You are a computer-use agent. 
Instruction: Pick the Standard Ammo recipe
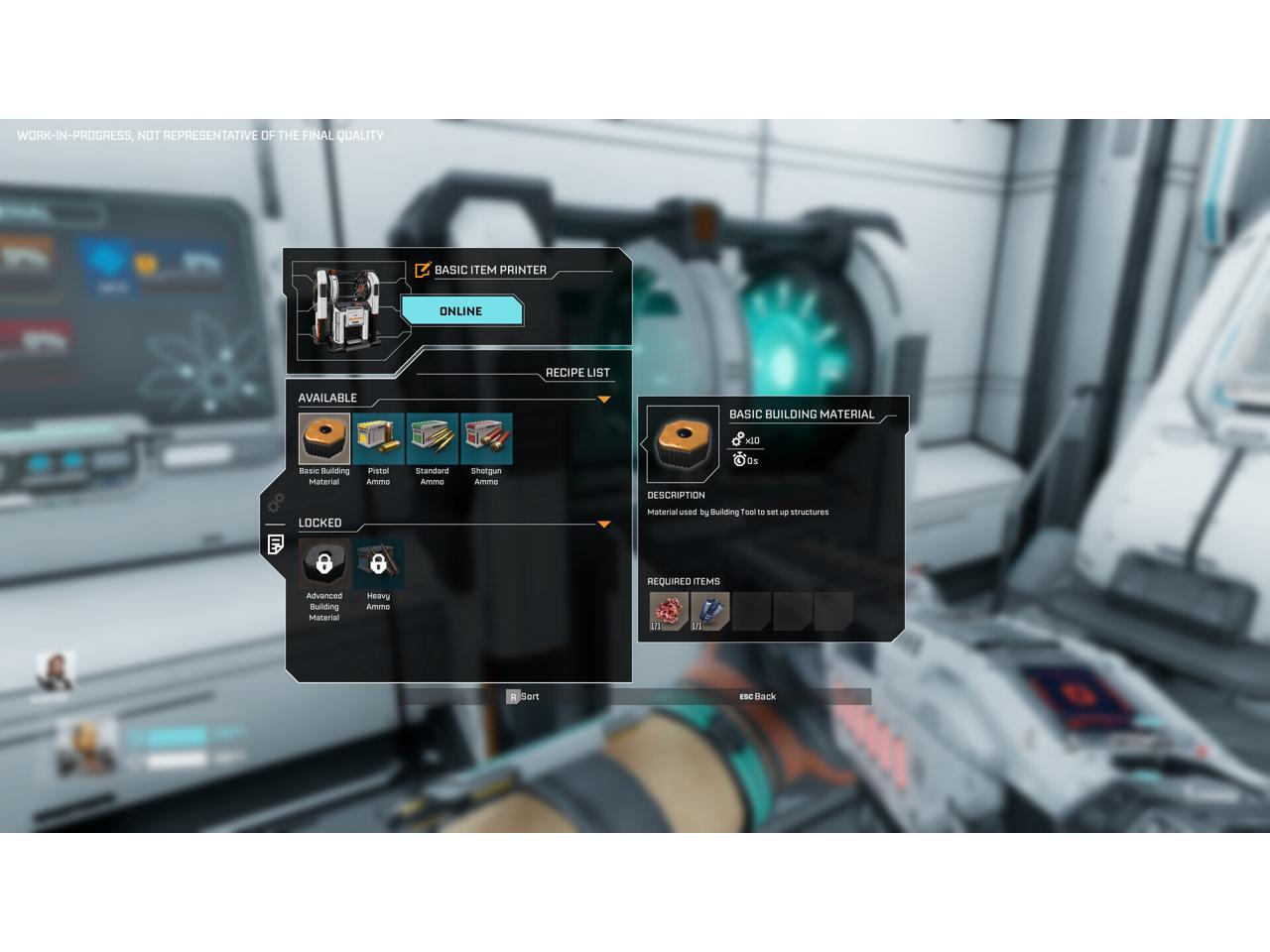point(433,439)
